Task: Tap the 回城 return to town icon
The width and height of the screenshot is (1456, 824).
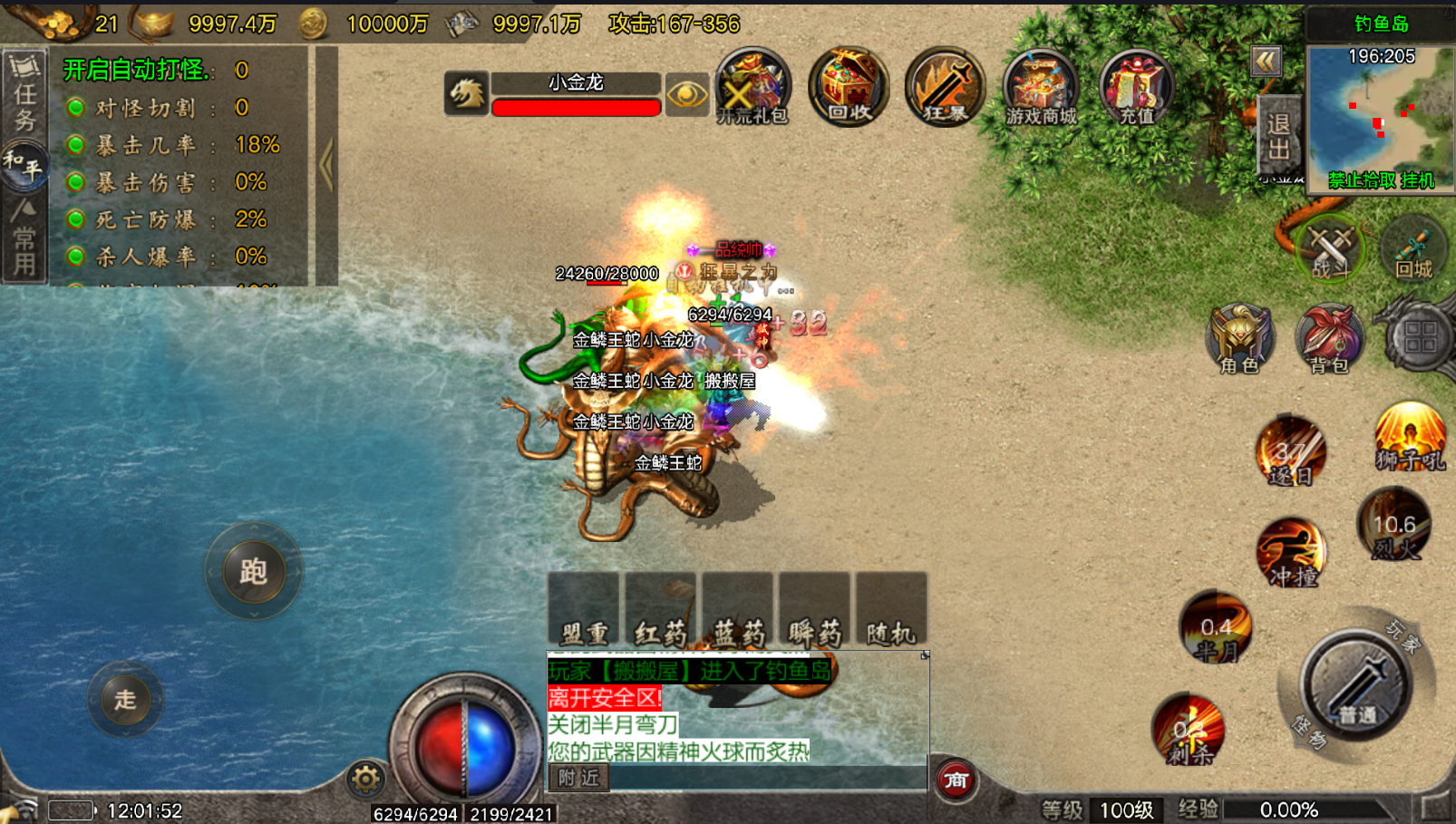Action: pos(1412,248)
